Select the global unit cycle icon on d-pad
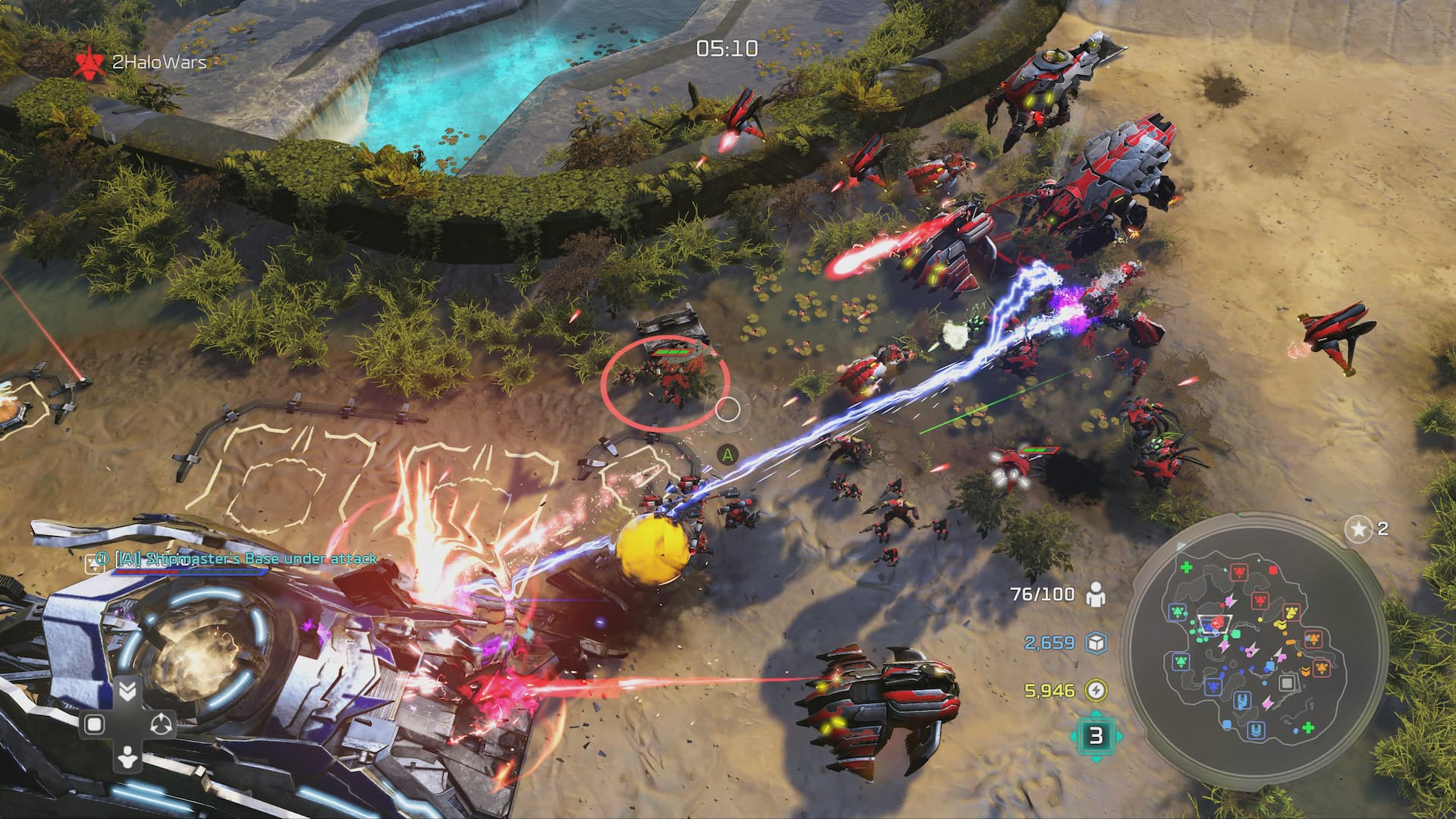 point(161,725)
